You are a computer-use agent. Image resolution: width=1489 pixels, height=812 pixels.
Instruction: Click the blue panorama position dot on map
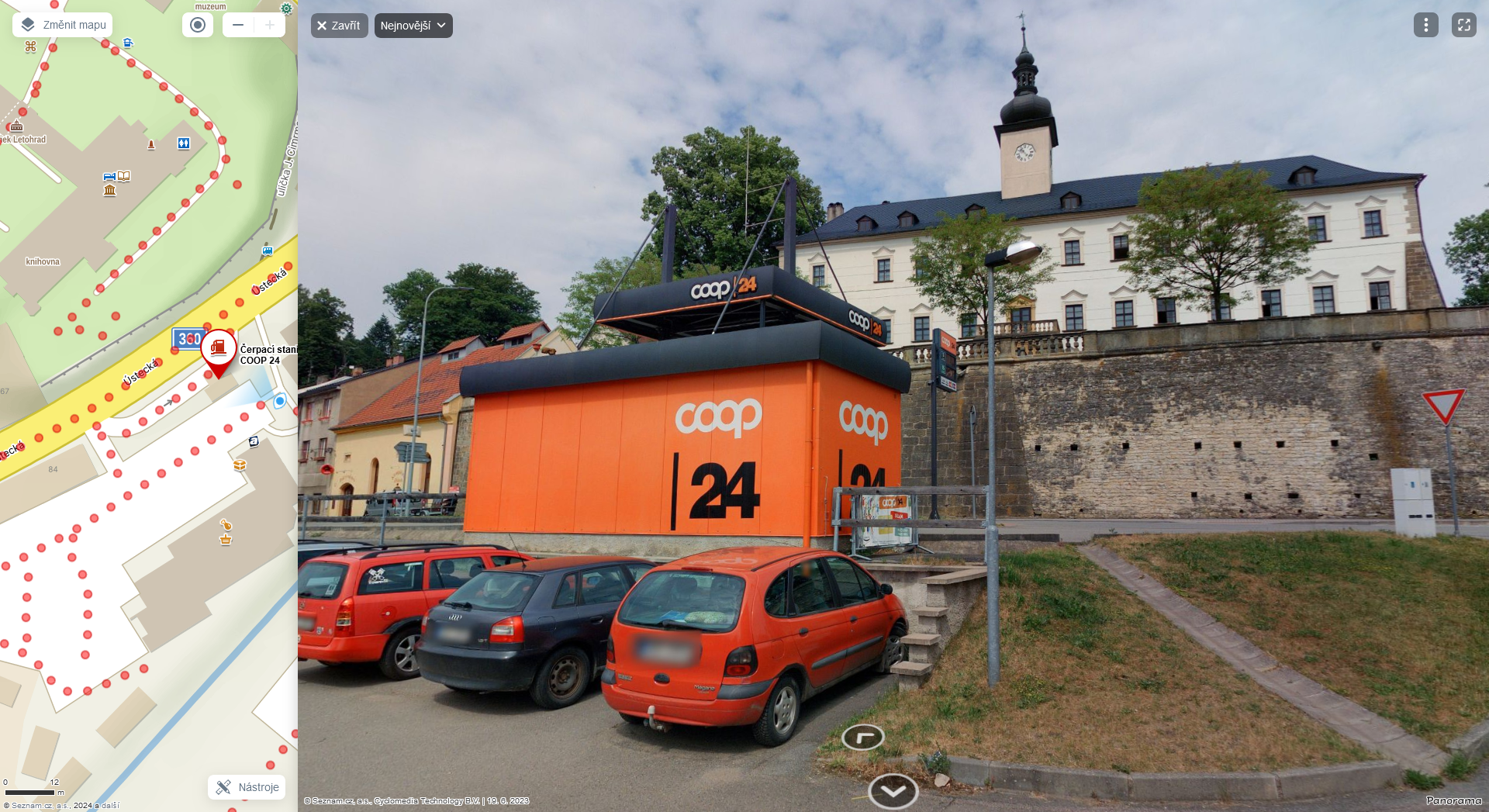coord(280,401)
